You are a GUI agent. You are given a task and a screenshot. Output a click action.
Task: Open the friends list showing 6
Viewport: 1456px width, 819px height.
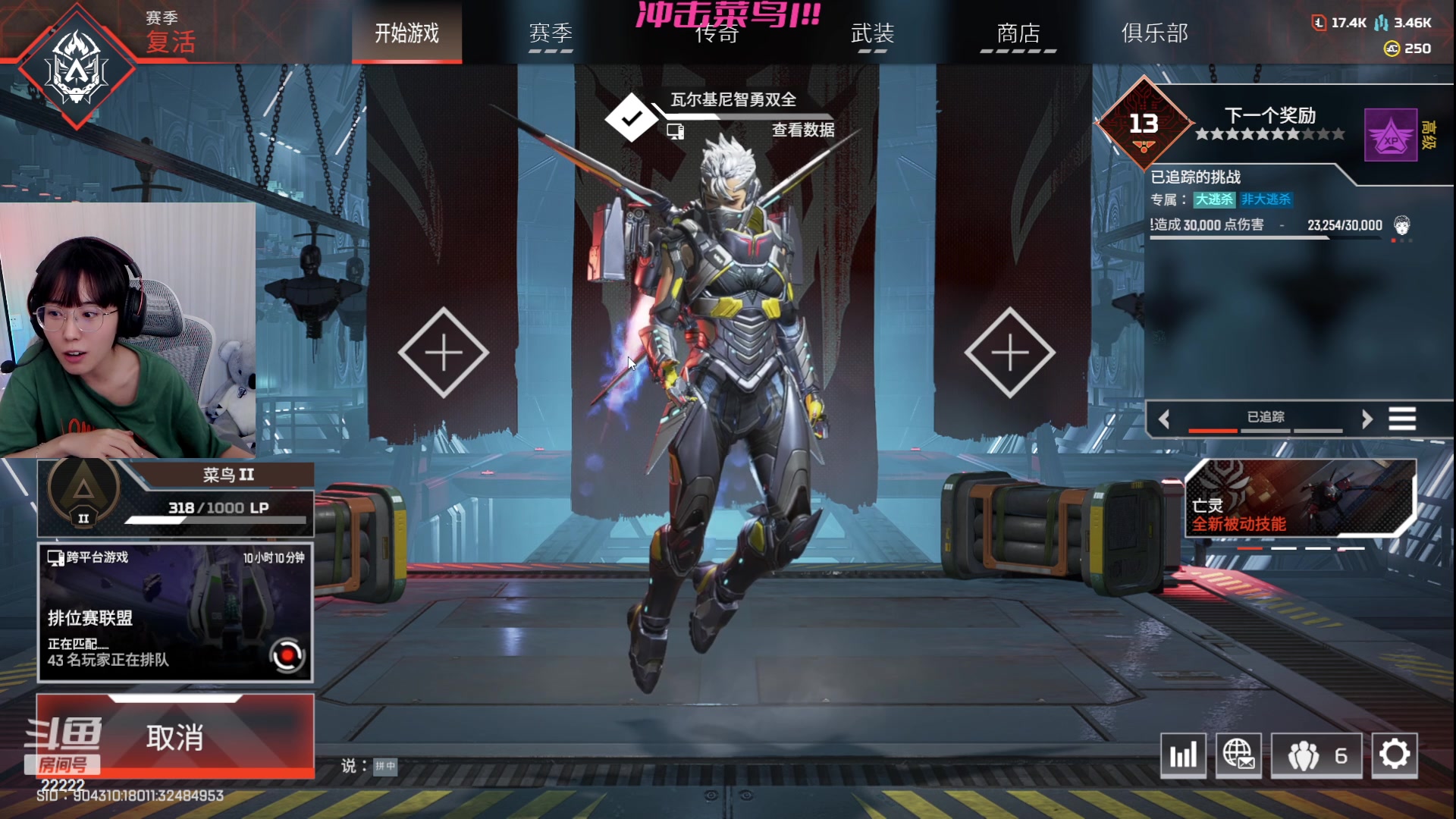coord(1316,755)
